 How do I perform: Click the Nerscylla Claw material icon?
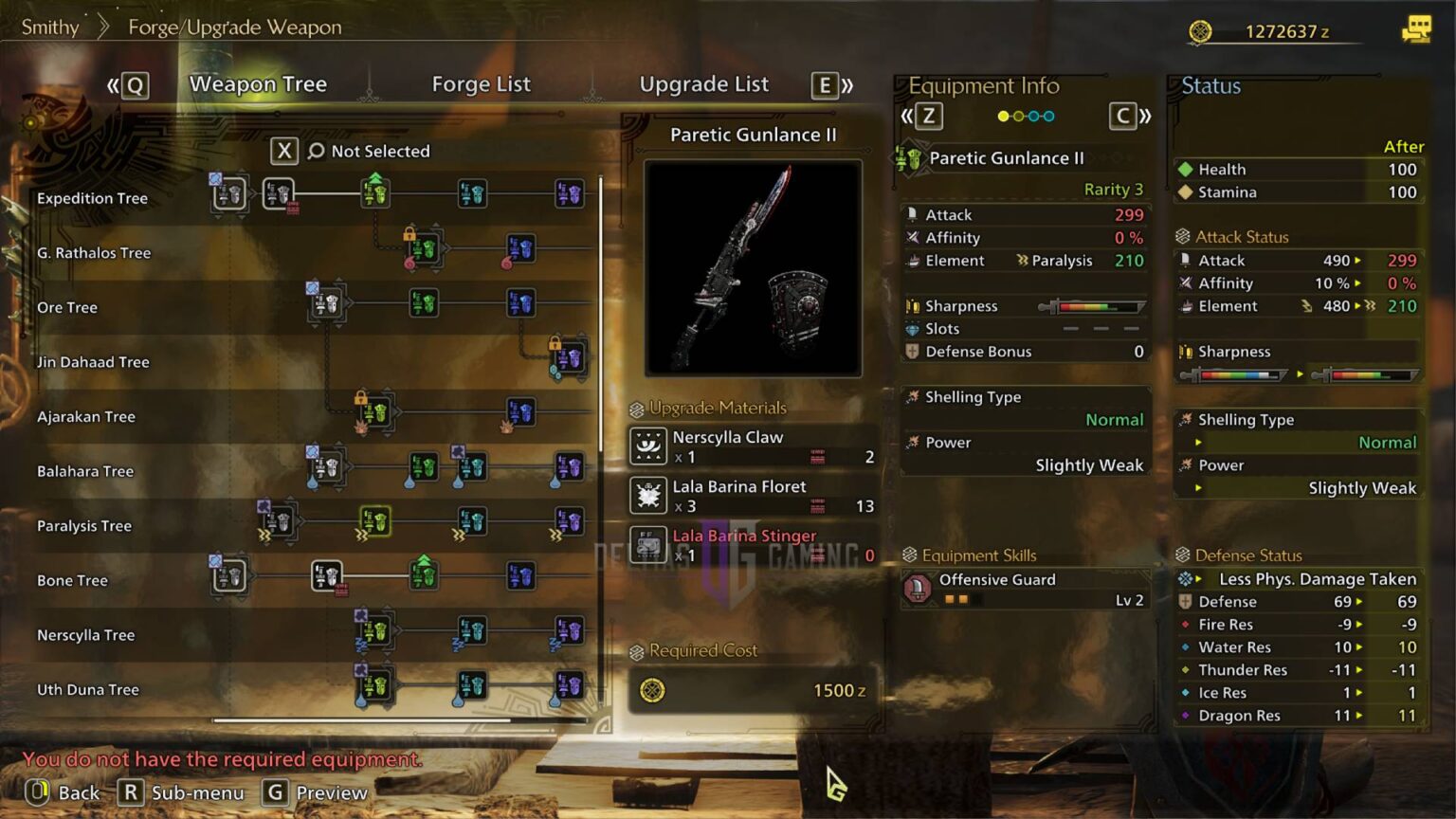coord(648,446)
